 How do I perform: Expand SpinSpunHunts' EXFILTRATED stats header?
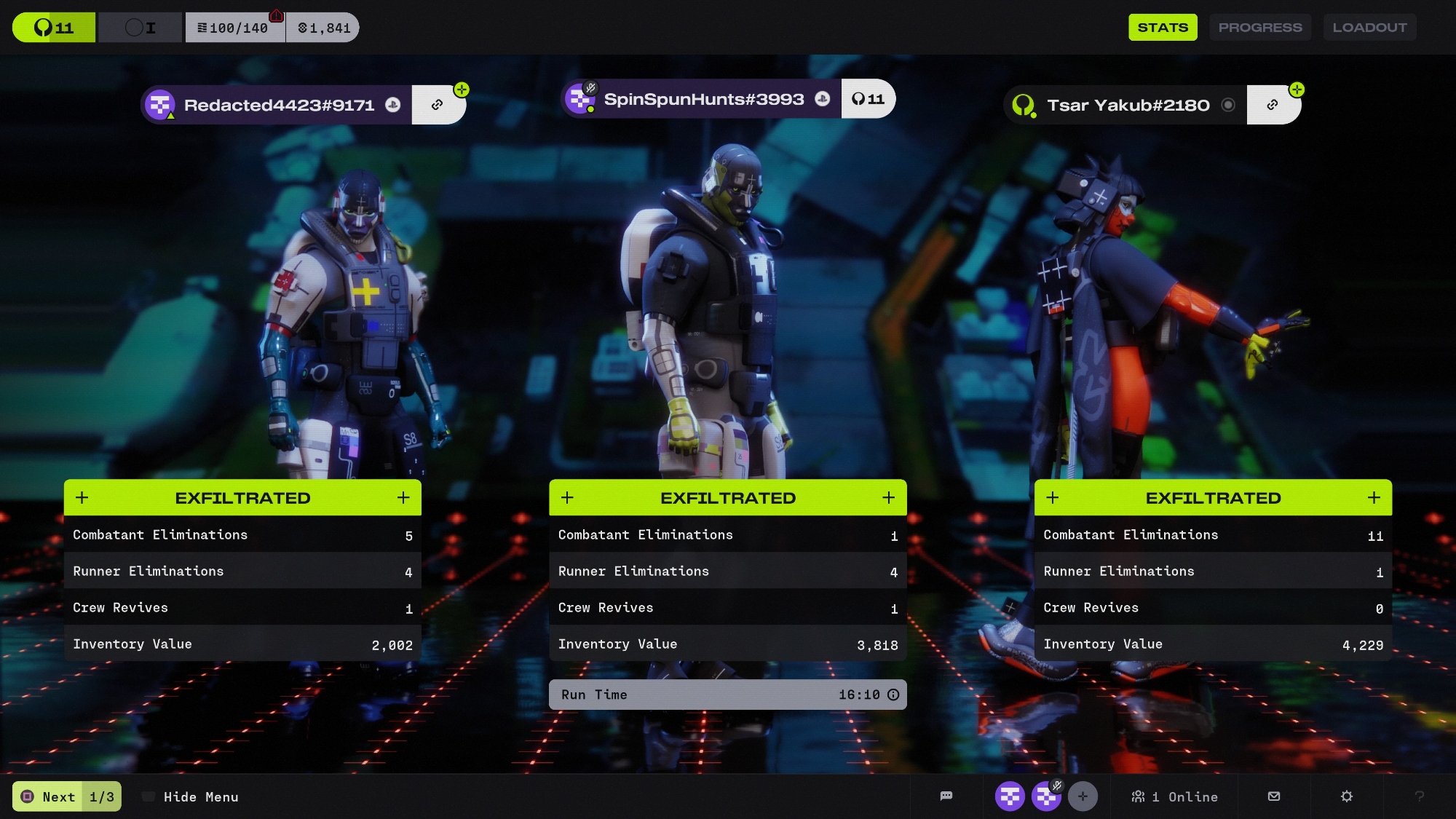pos(727,498)
